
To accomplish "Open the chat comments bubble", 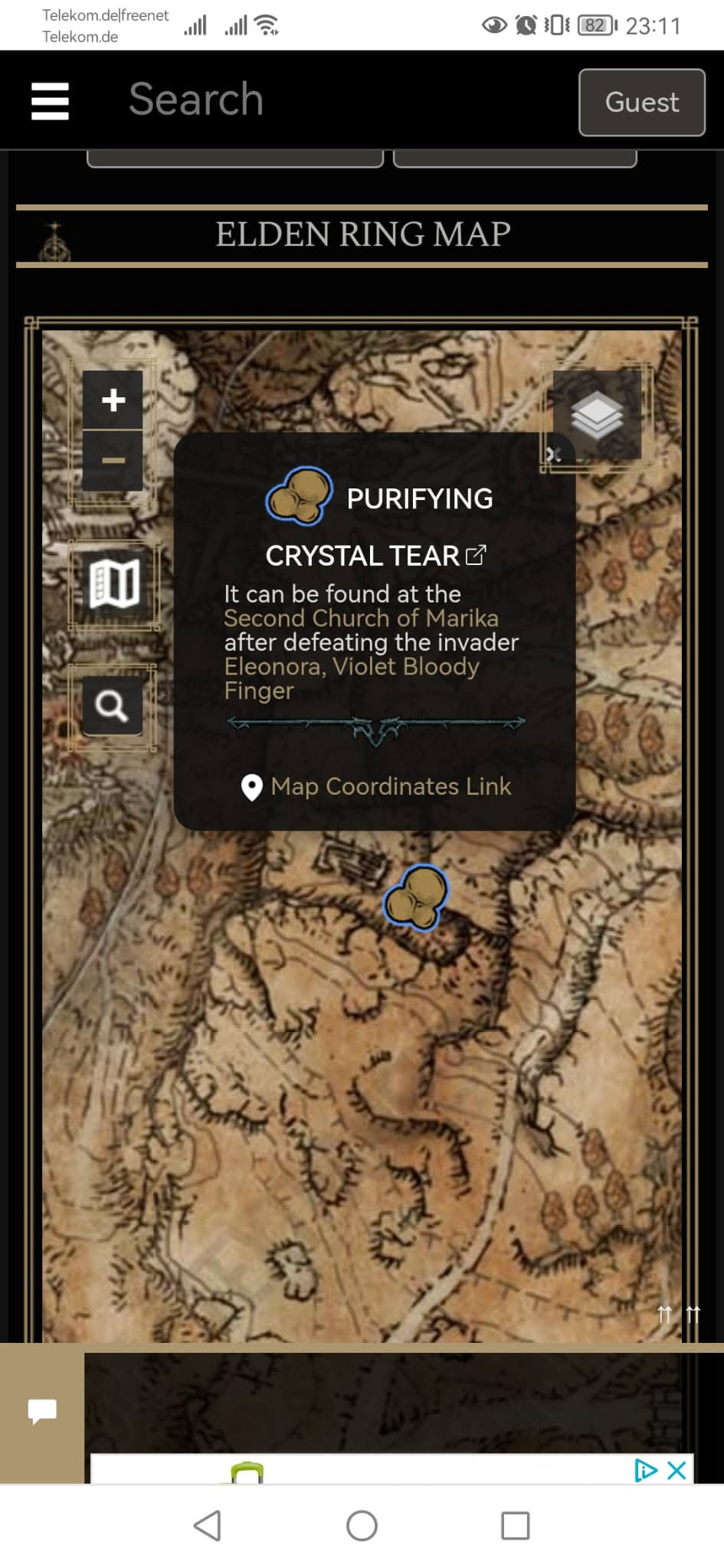I will (42, 1410).
